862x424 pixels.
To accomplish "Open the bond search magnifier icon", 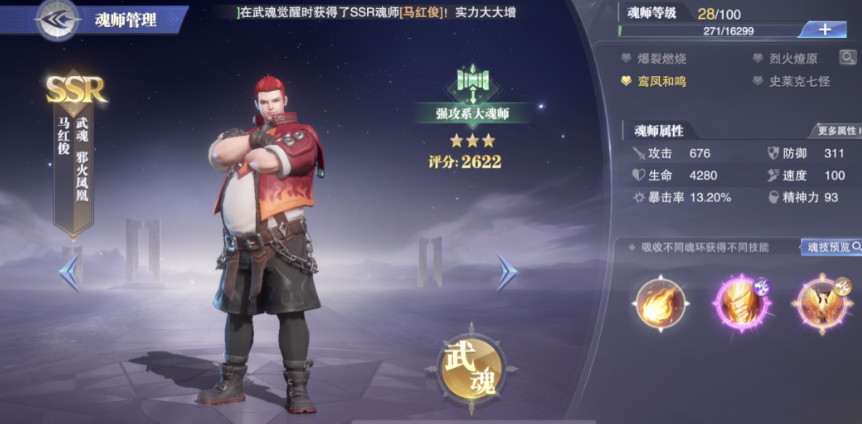I will click(x=848, y=59).
